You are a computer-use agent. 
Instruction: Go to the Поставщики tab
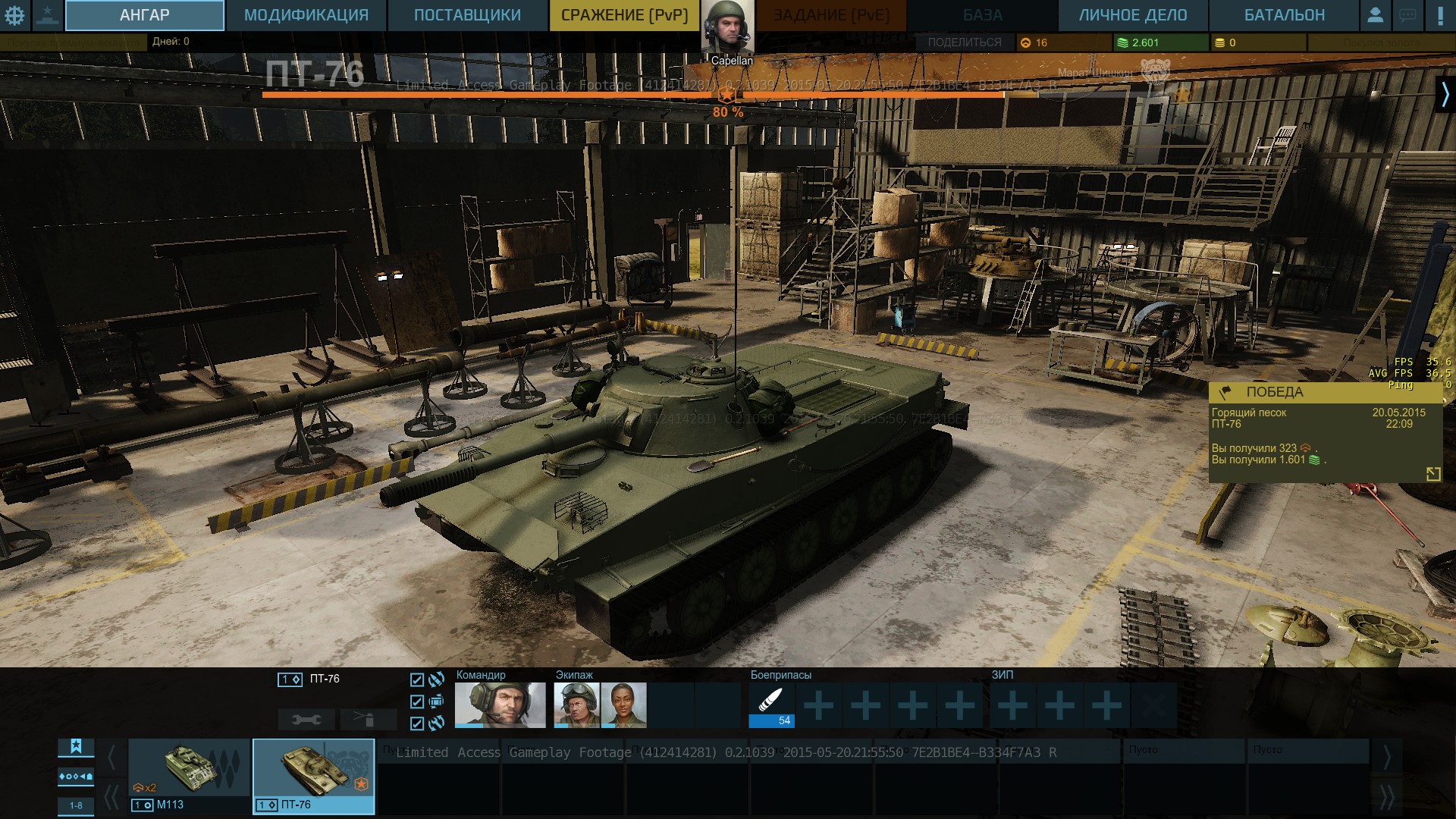[467, 15]
